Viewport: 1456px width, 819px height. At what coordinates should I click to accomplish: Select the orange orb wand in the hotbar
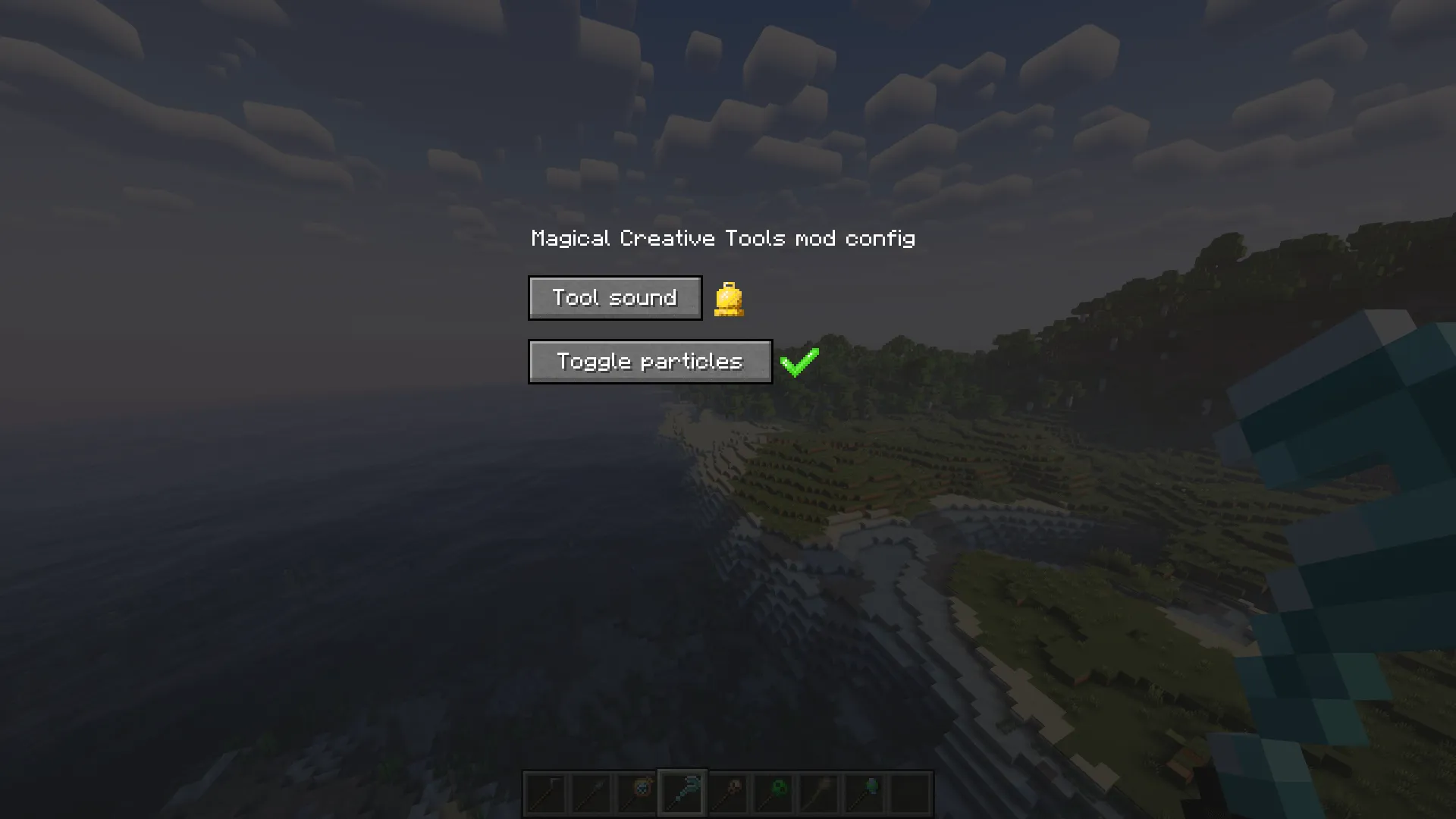[635, 791]
